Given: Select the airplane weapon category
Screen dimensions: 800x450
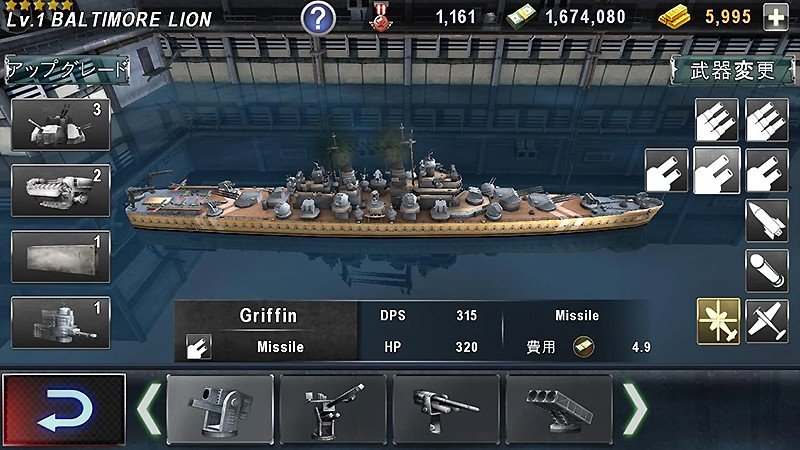Looking at the screenshot, I should pos(767,321).
